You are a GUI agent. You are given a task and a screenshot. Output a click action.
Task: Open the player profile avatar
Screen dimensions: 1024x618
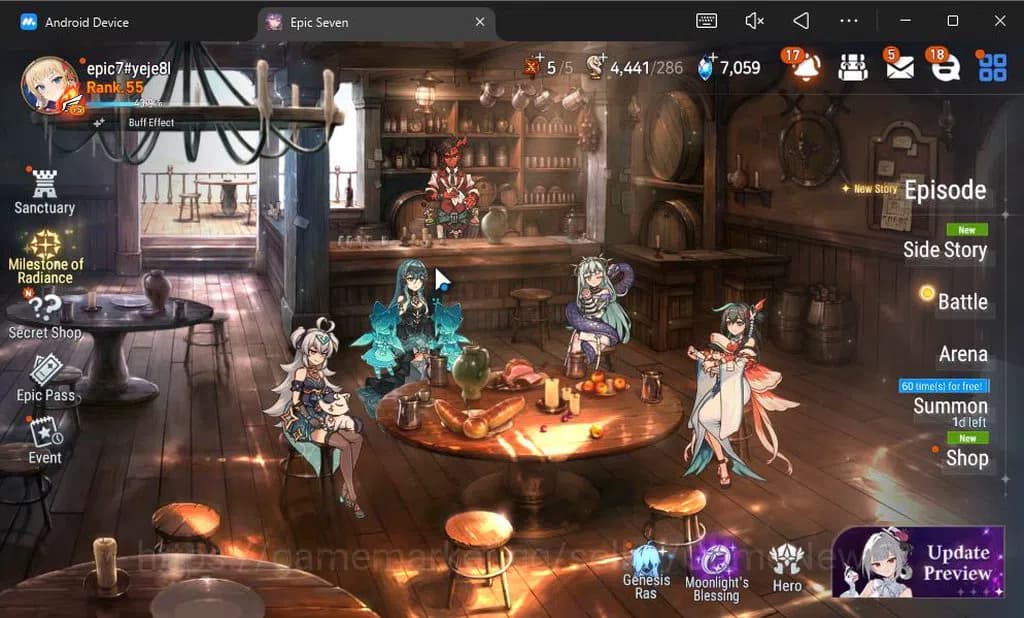coord(49,85)
